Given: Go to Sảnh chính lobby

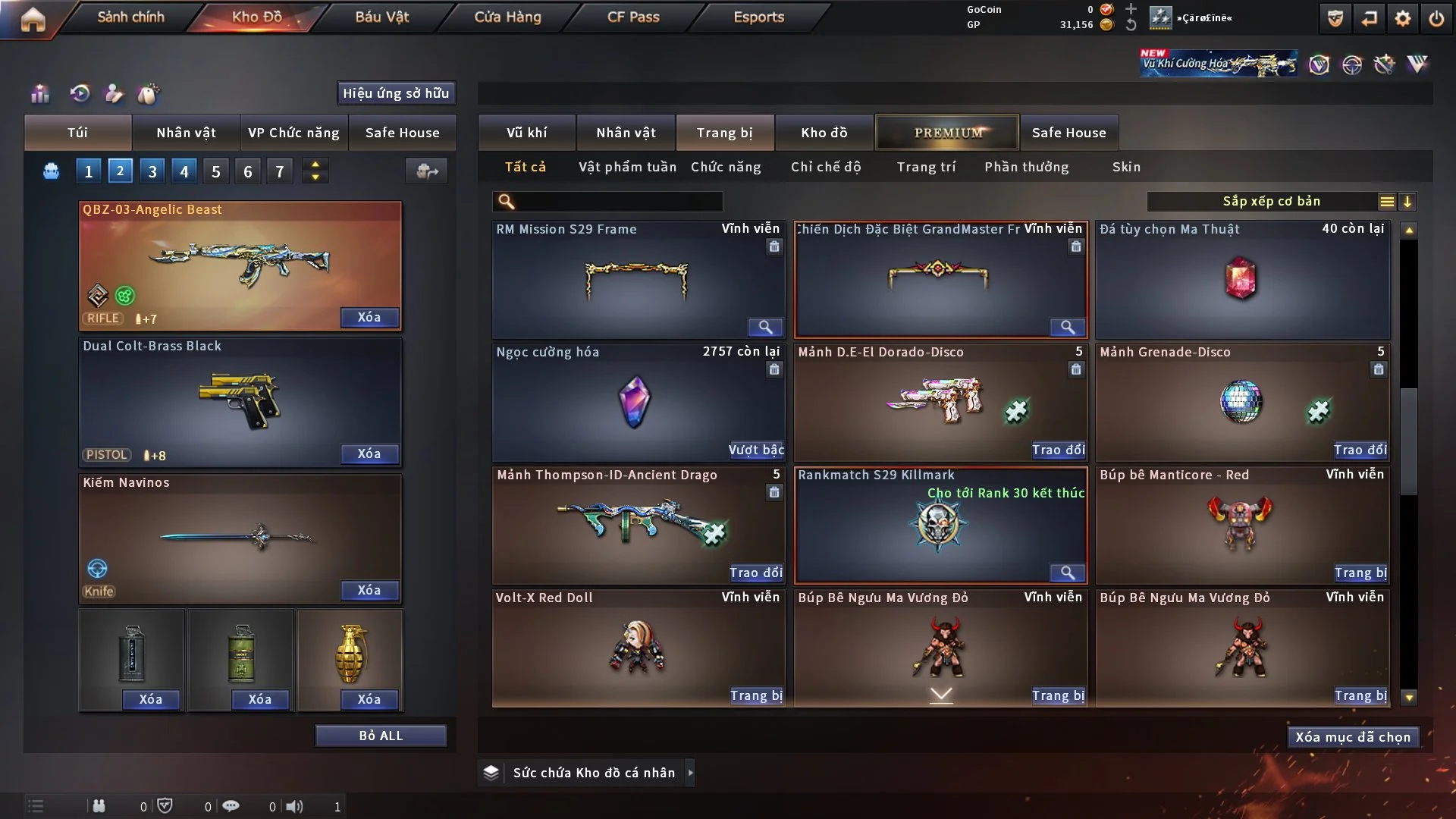Looking at the screenshot, I should pos(130,17).
